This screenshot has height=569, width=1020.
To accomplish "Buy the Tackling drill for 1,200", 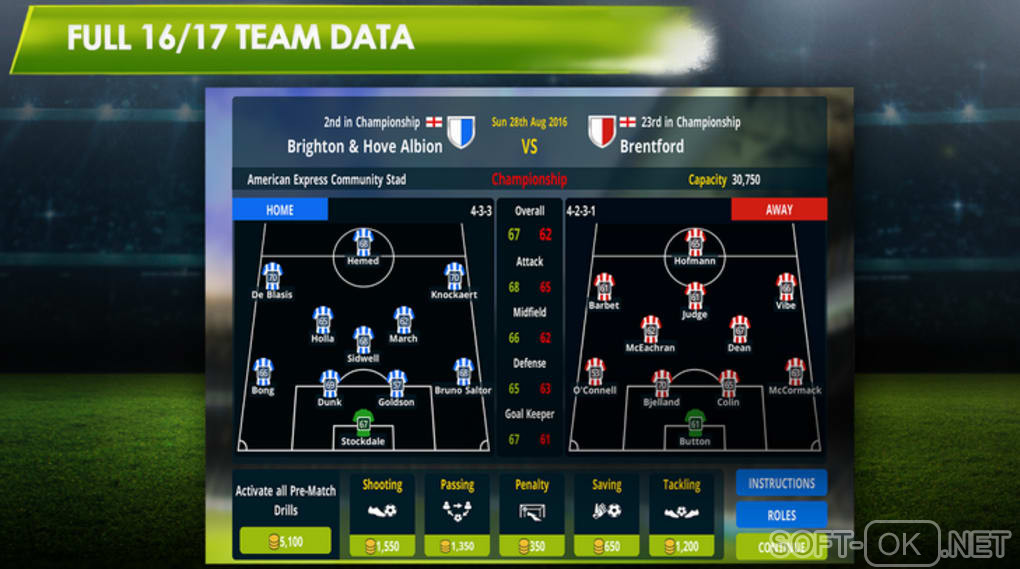I will tap(681, 546).
